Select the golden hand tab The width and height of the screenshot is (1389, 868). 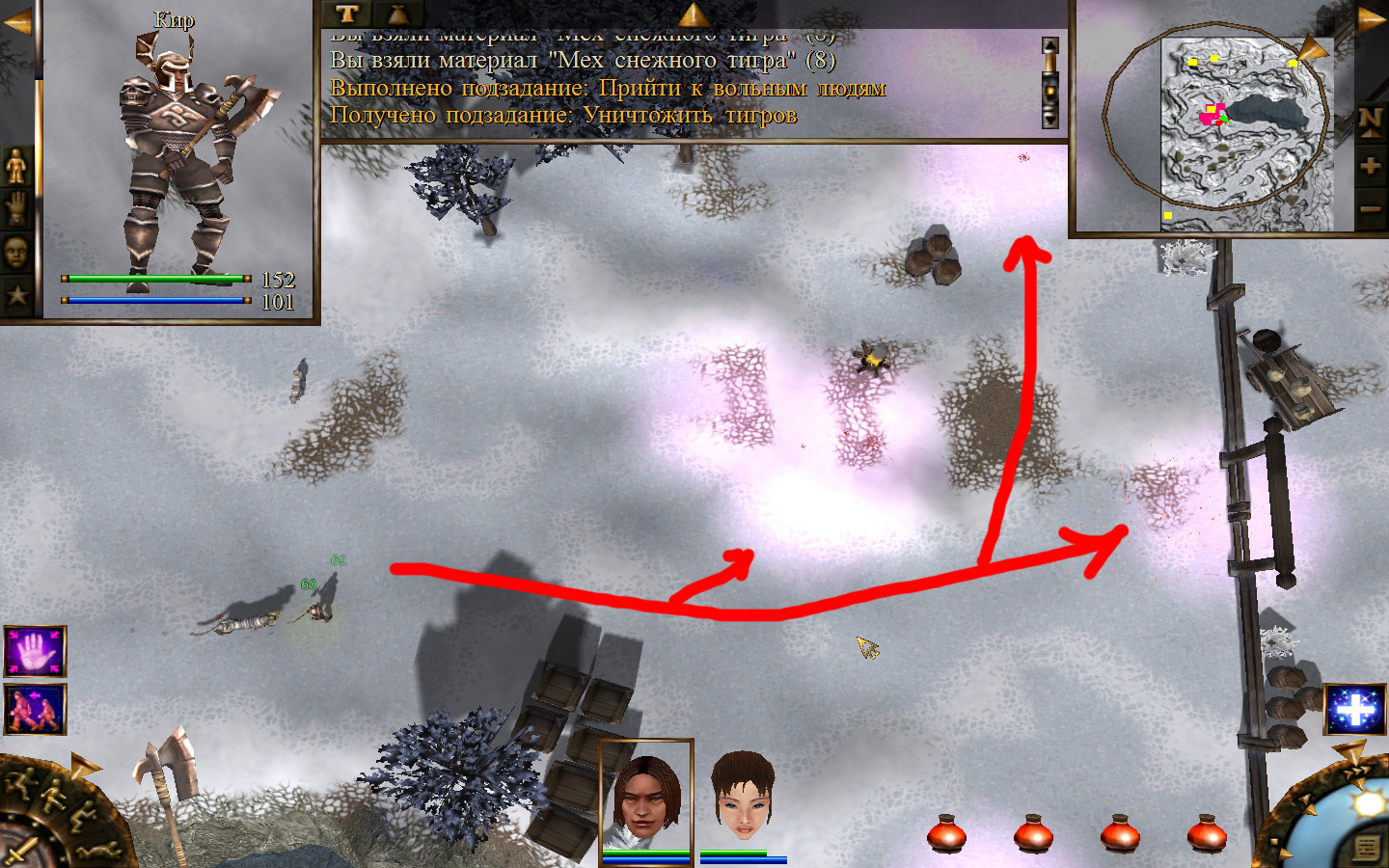pyautogui.click(x=16, y=210)
